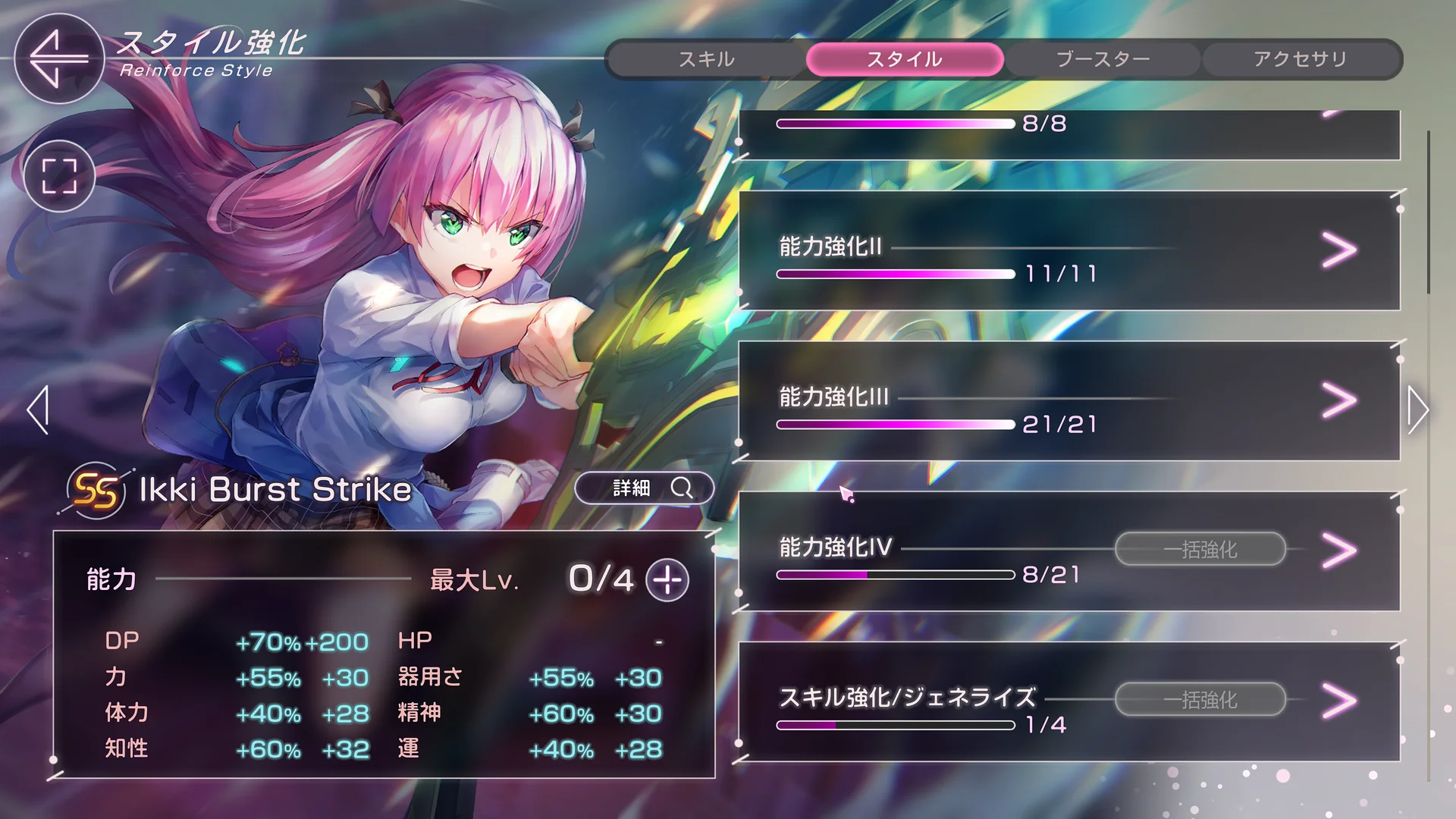Toggle fullscreen character art view
Screen dimensions: 1456x819
pos(59,176)
